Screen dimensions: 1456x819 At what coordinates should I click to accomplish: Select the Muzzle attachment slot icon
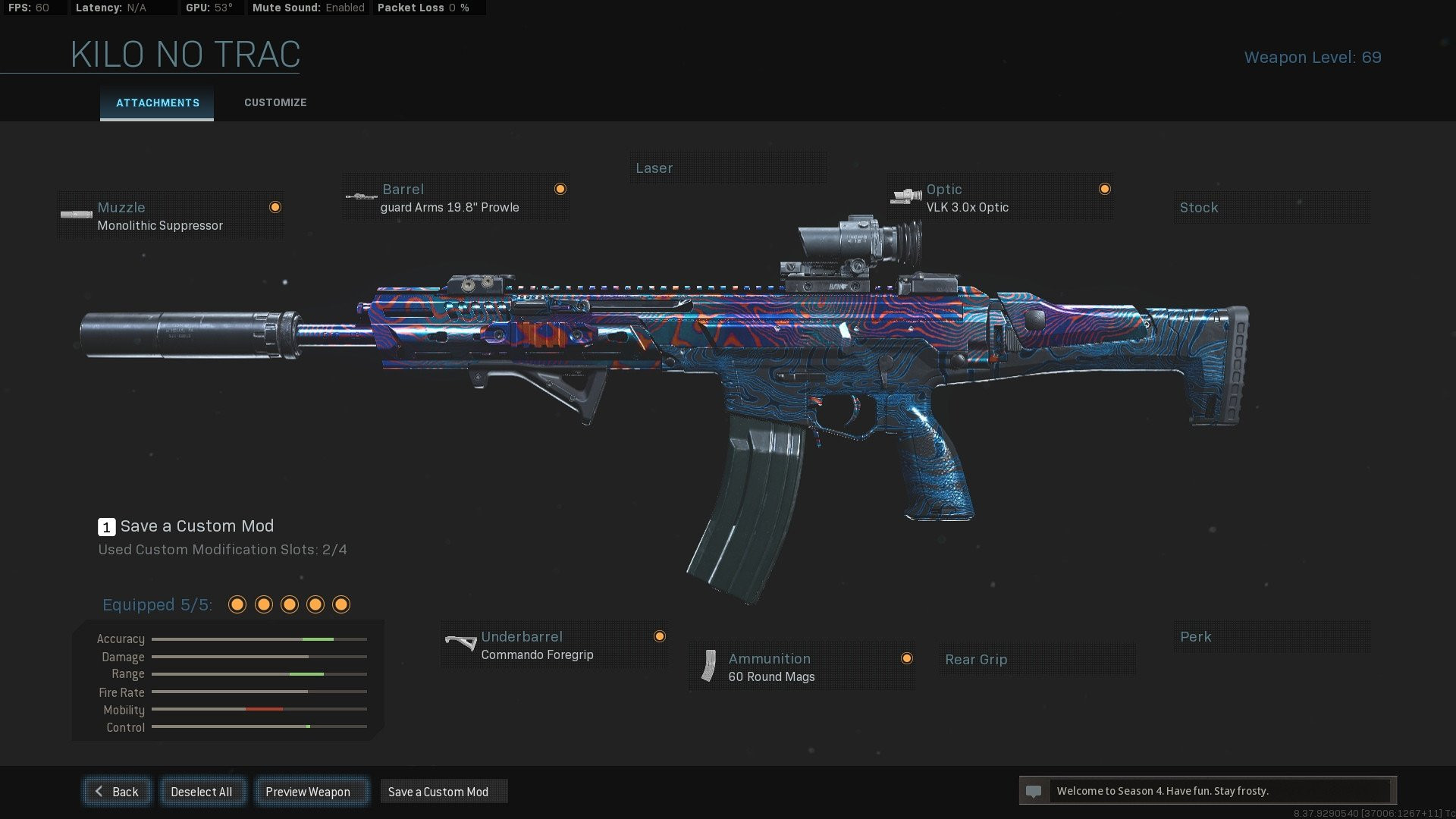[76, 215]
